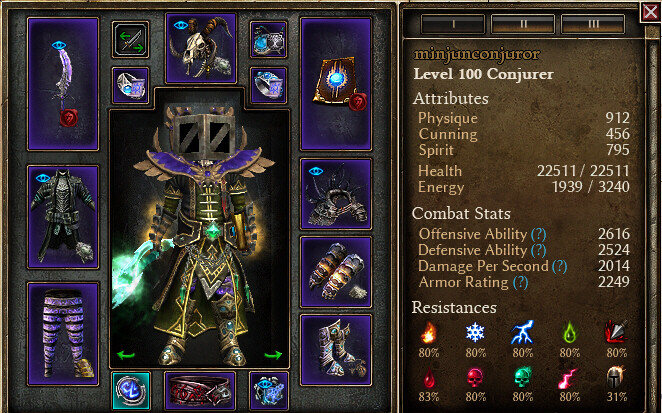662x413 pixels.
Task: Choose the gauntlets glove slot
Action: click(x=336, y=271)
